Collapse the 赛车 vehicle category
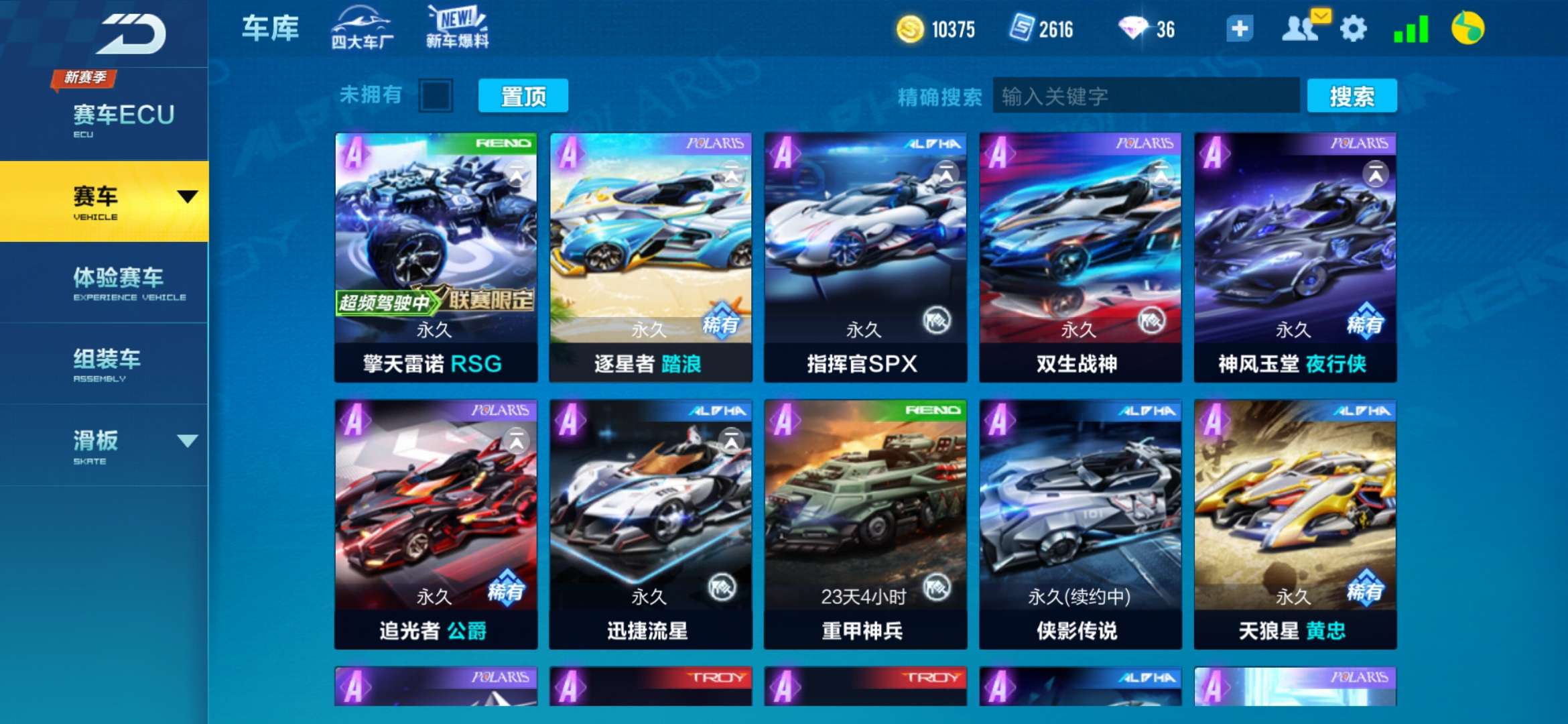This screenshot has width=1568, height=724. [x=190, y=196]
